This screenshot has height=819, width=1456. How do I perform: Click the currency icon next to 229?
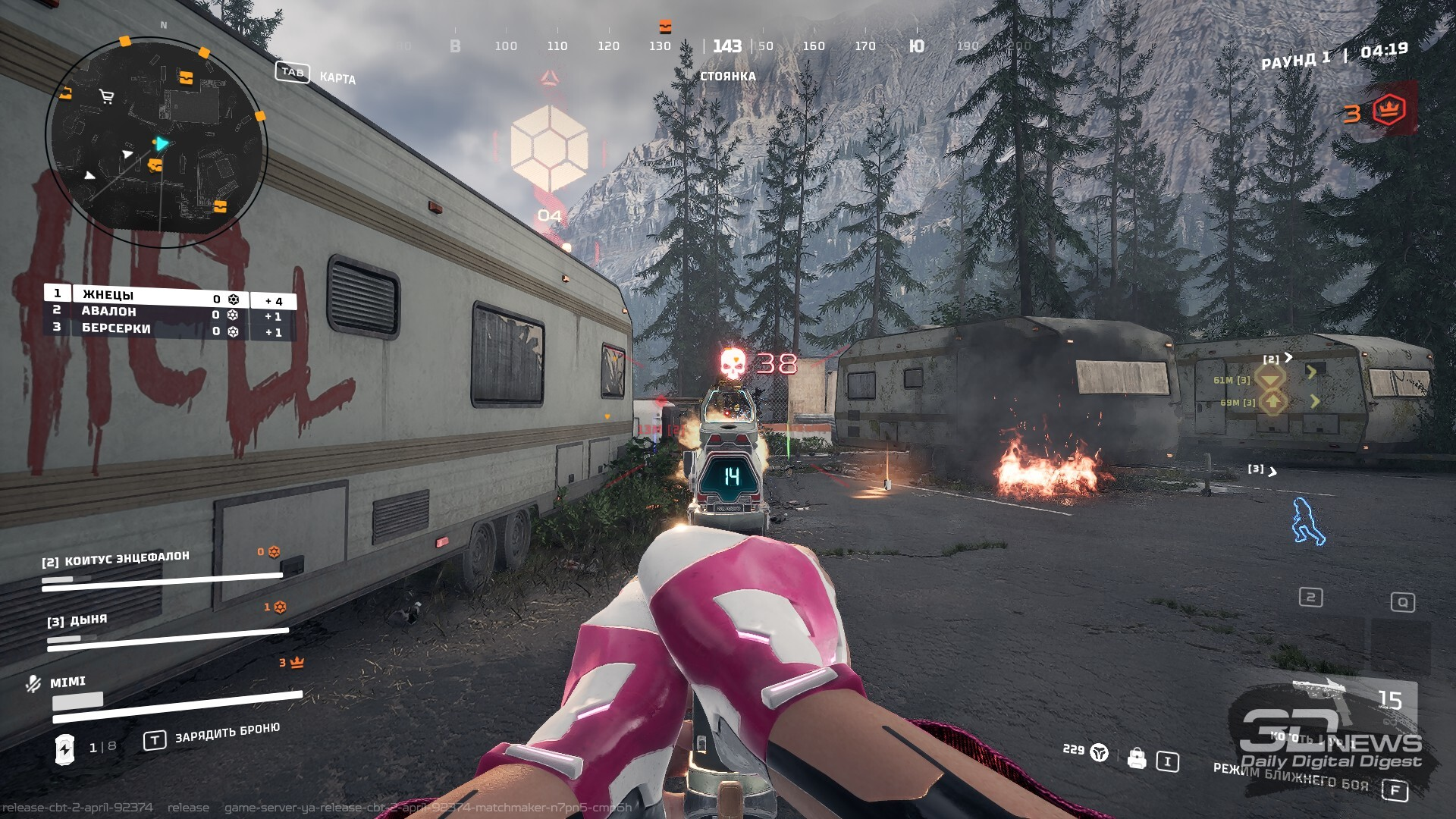coord(1099,752)
